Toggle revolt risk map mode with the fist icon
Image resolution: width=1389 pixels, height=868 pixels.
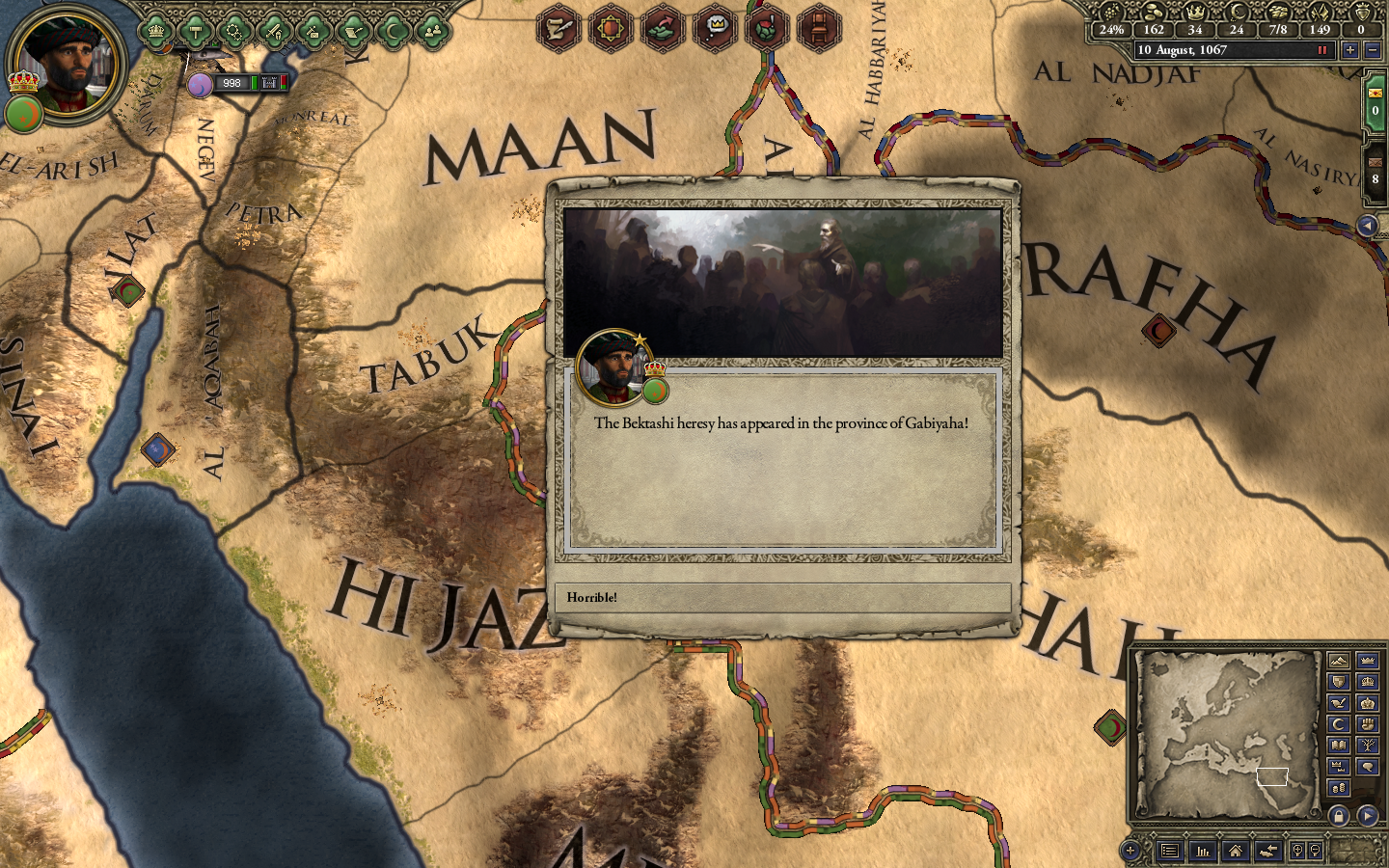(1368, 723)
